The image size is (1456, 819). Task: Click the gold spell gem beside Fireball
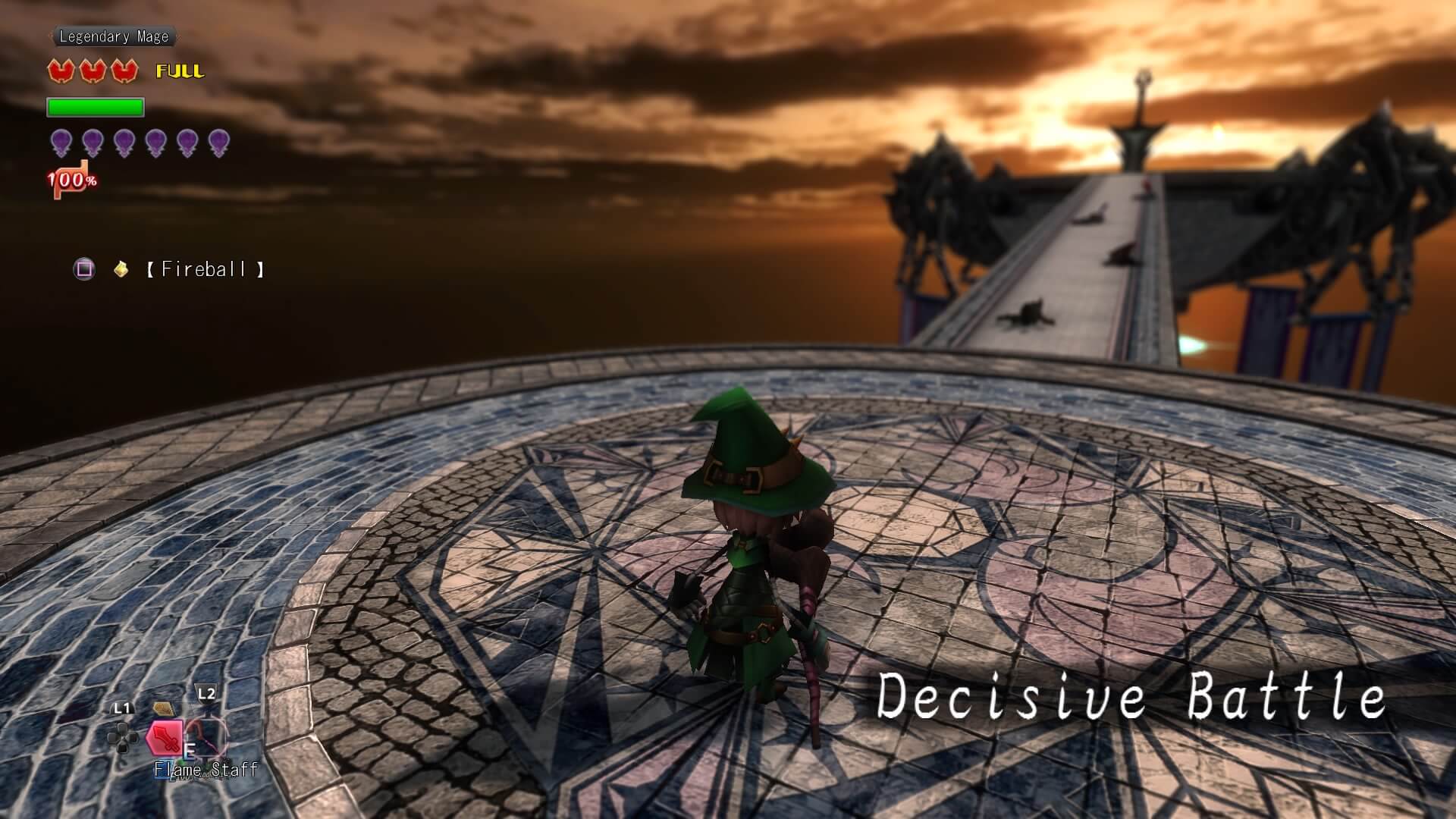(x=120, y=268)
